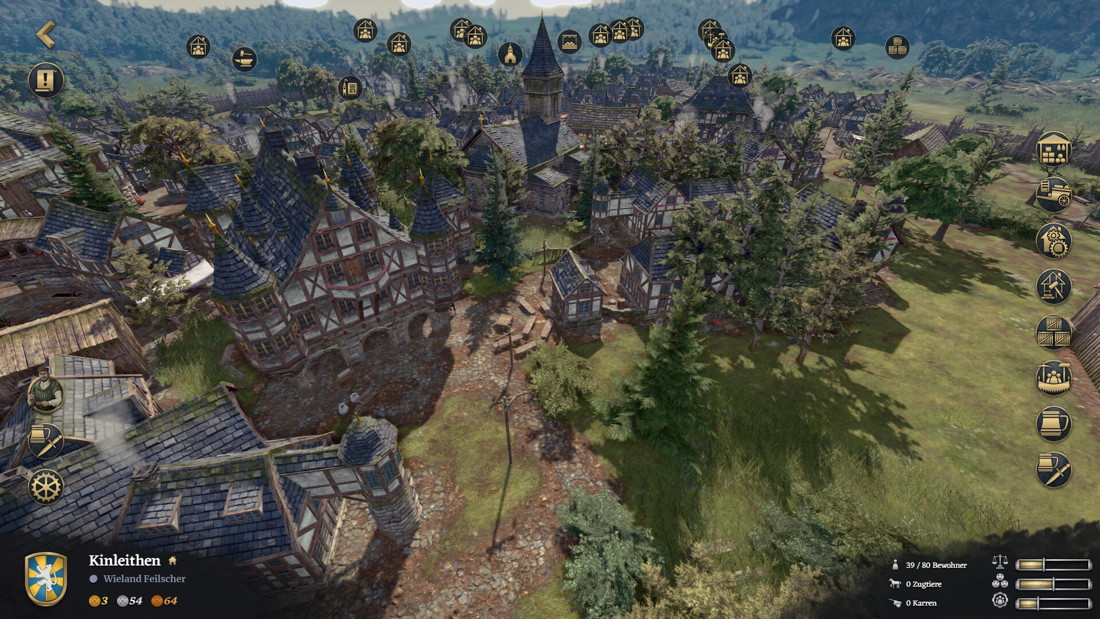Select the anvil building marker
The height and width of the screenshot is (619, 1100).
point(243,59)
